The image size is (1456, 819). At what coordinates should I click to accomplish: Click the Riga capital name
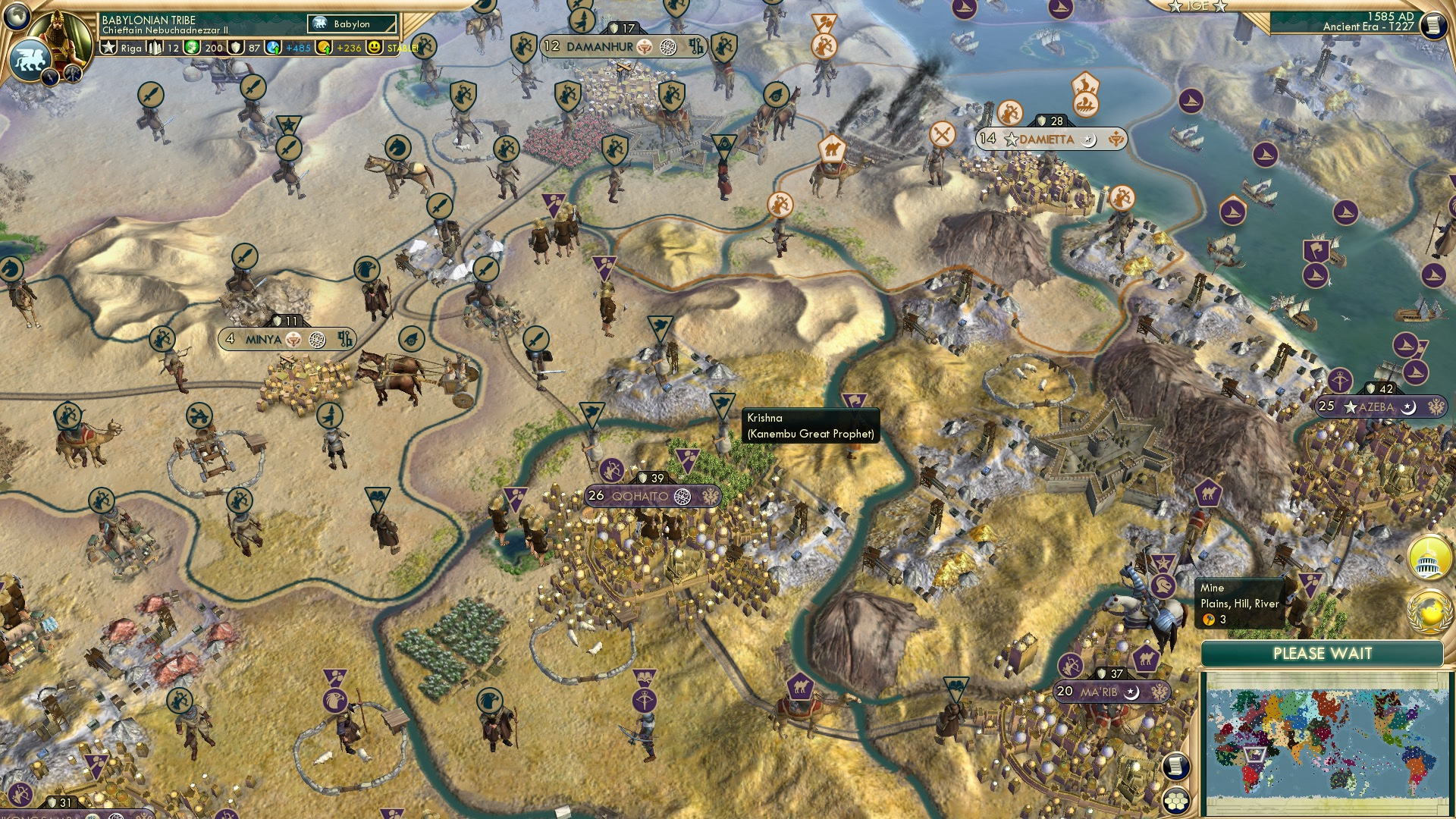(130, 48)
